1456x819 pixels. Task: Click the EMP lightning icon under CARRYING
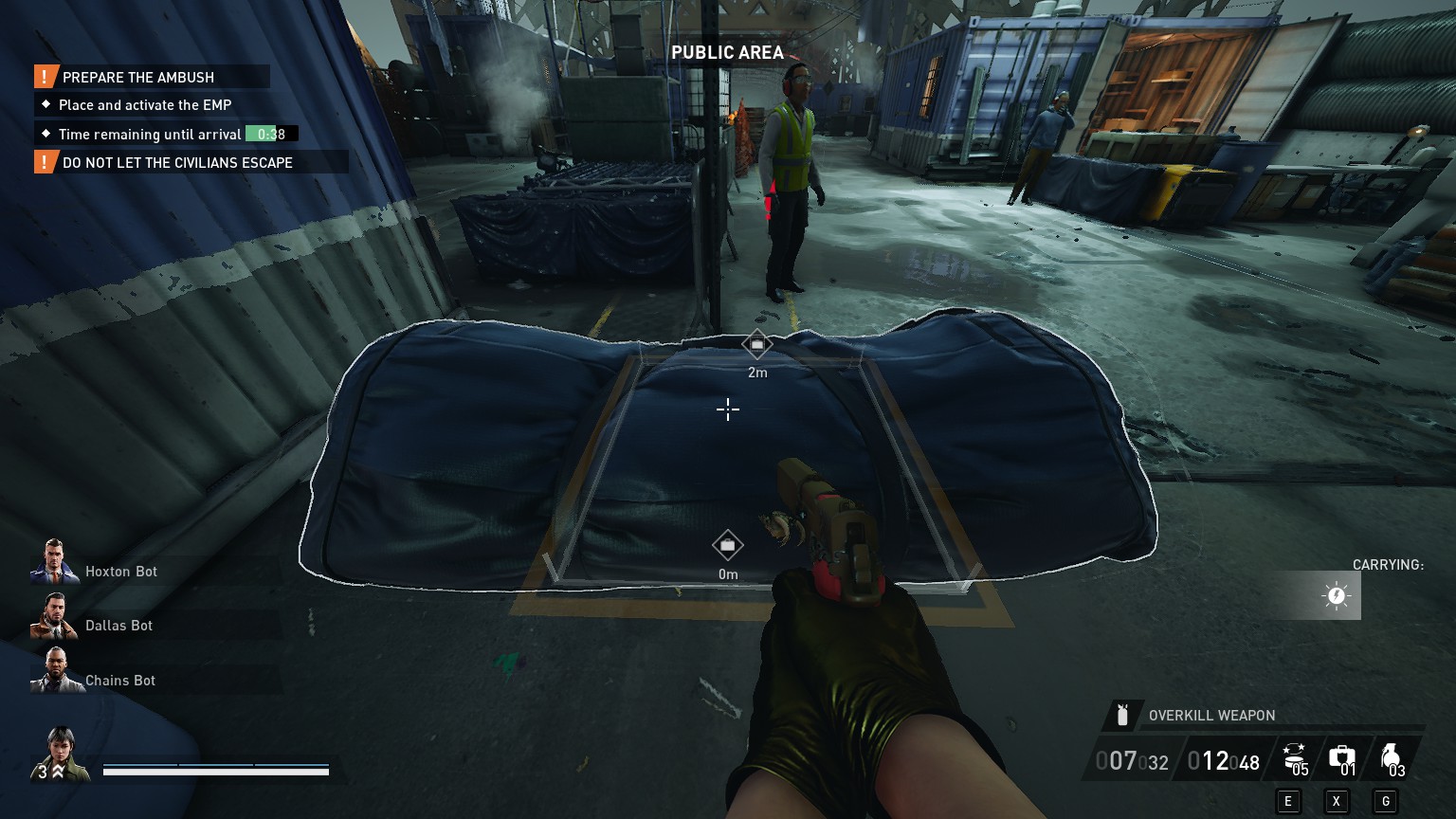tap(1335, 595)
